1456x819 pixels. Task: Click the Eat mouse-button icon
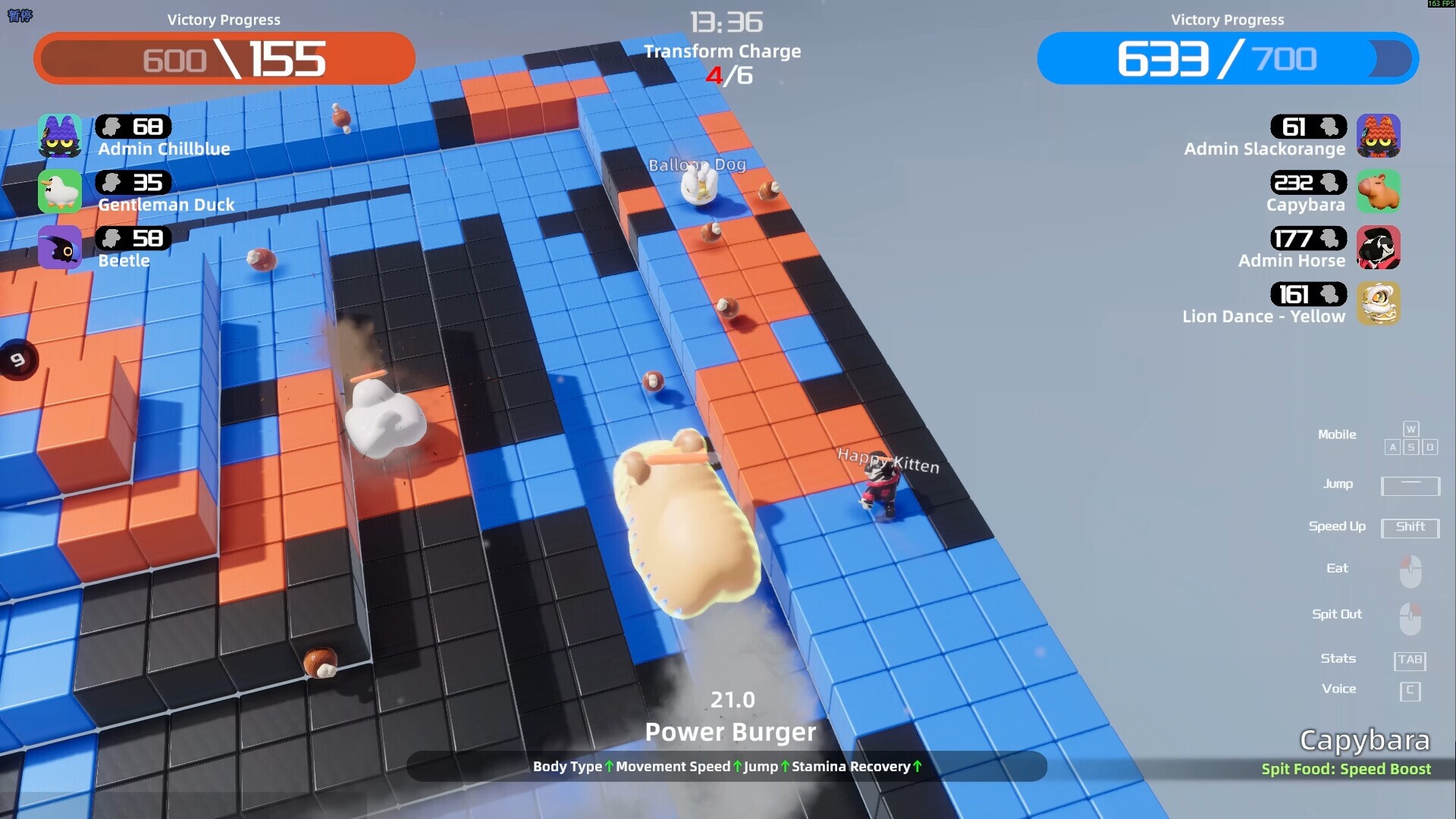pyautogui.click(x=1410, y=571)
